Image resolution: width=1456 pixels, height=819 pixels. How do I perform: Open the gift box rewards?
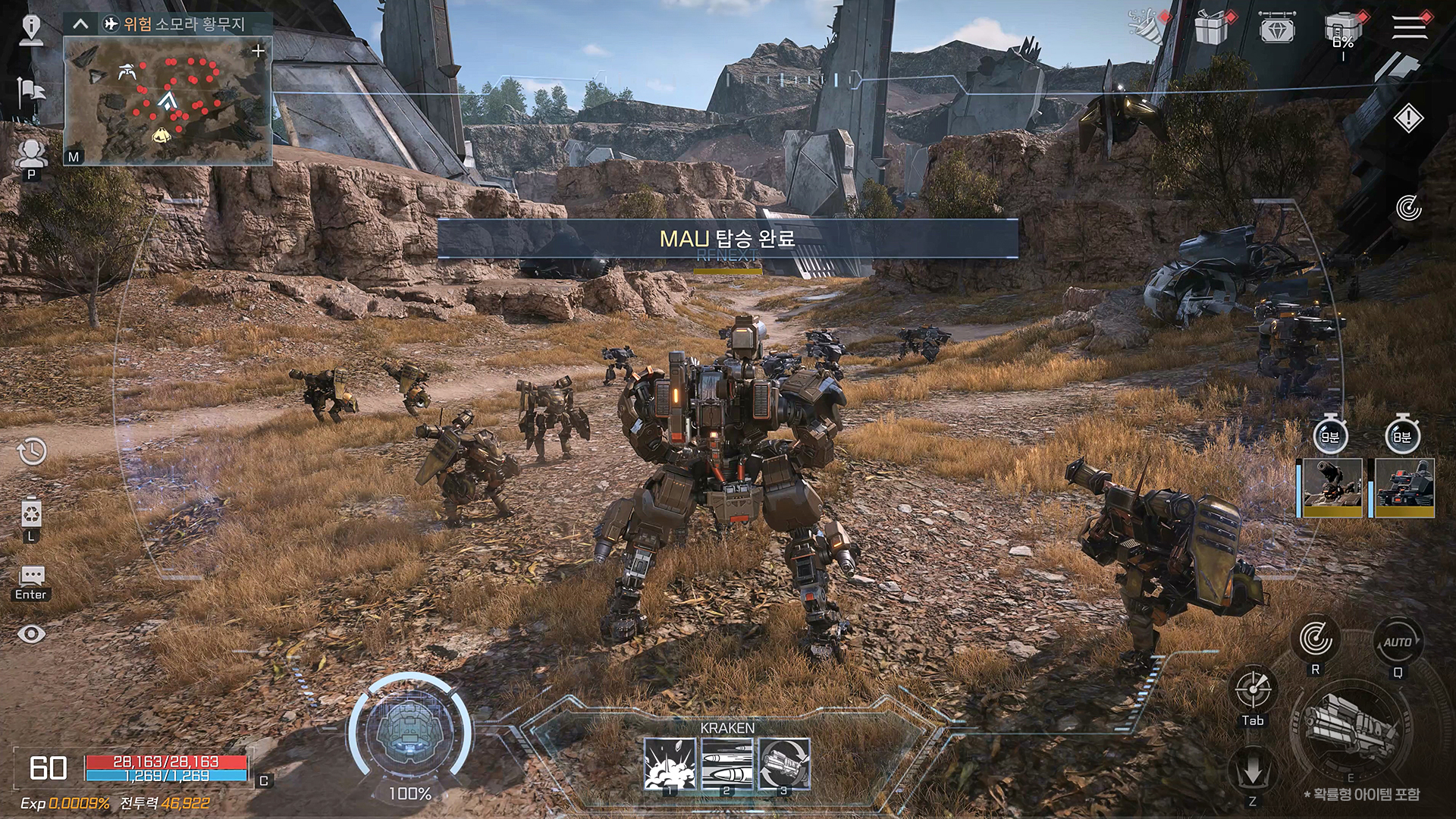[1211, 28]
